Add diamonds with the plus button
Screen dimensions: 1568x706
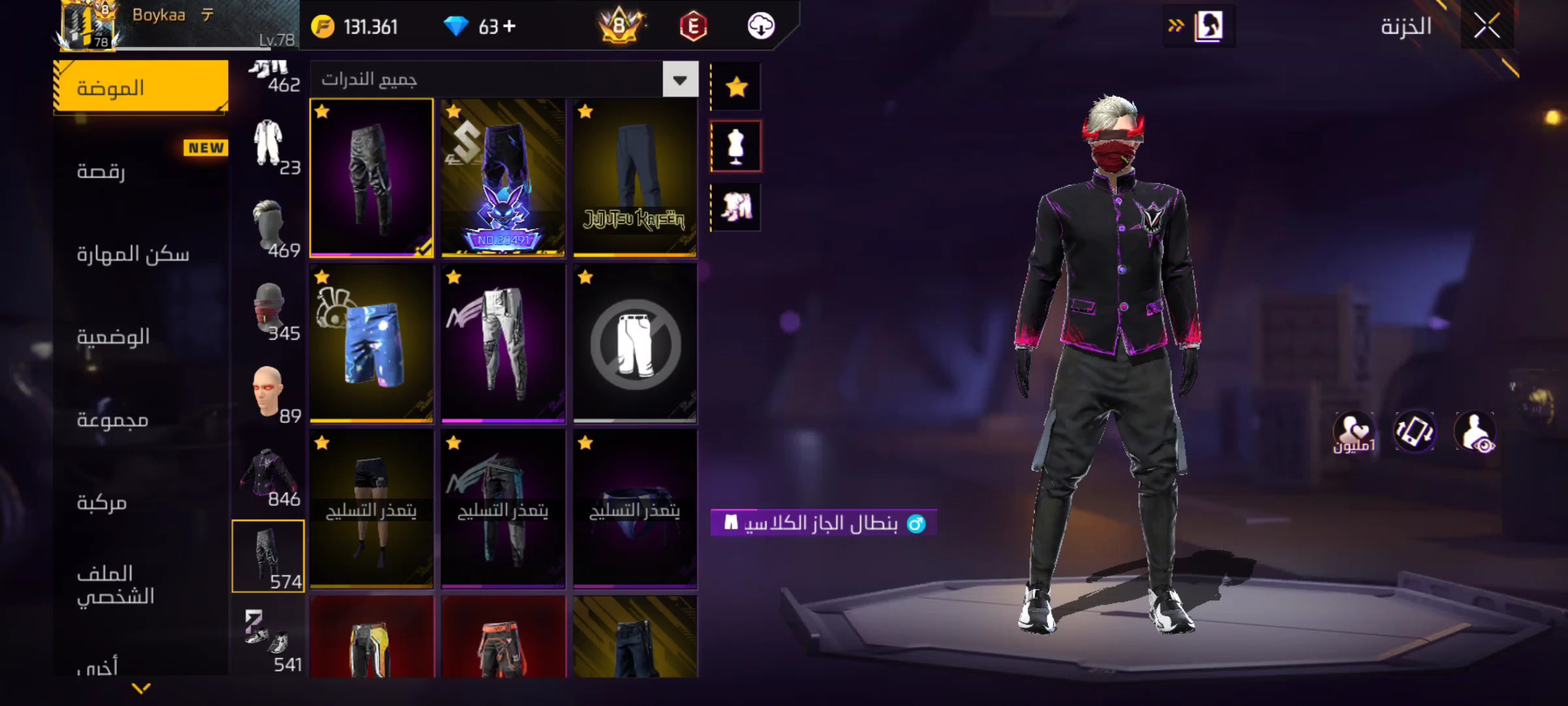point(510,26)
